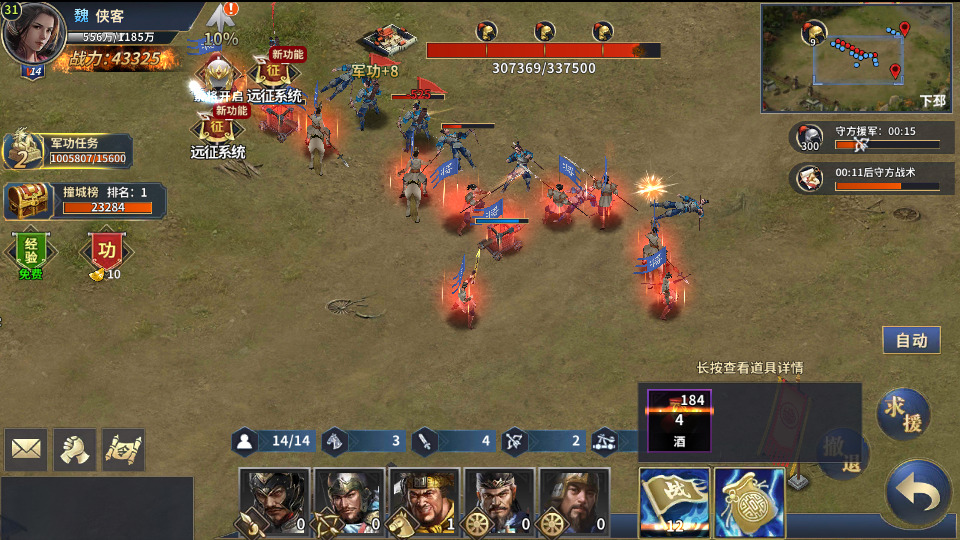Open the 下邳 minimap

click(x=857, y=57)
